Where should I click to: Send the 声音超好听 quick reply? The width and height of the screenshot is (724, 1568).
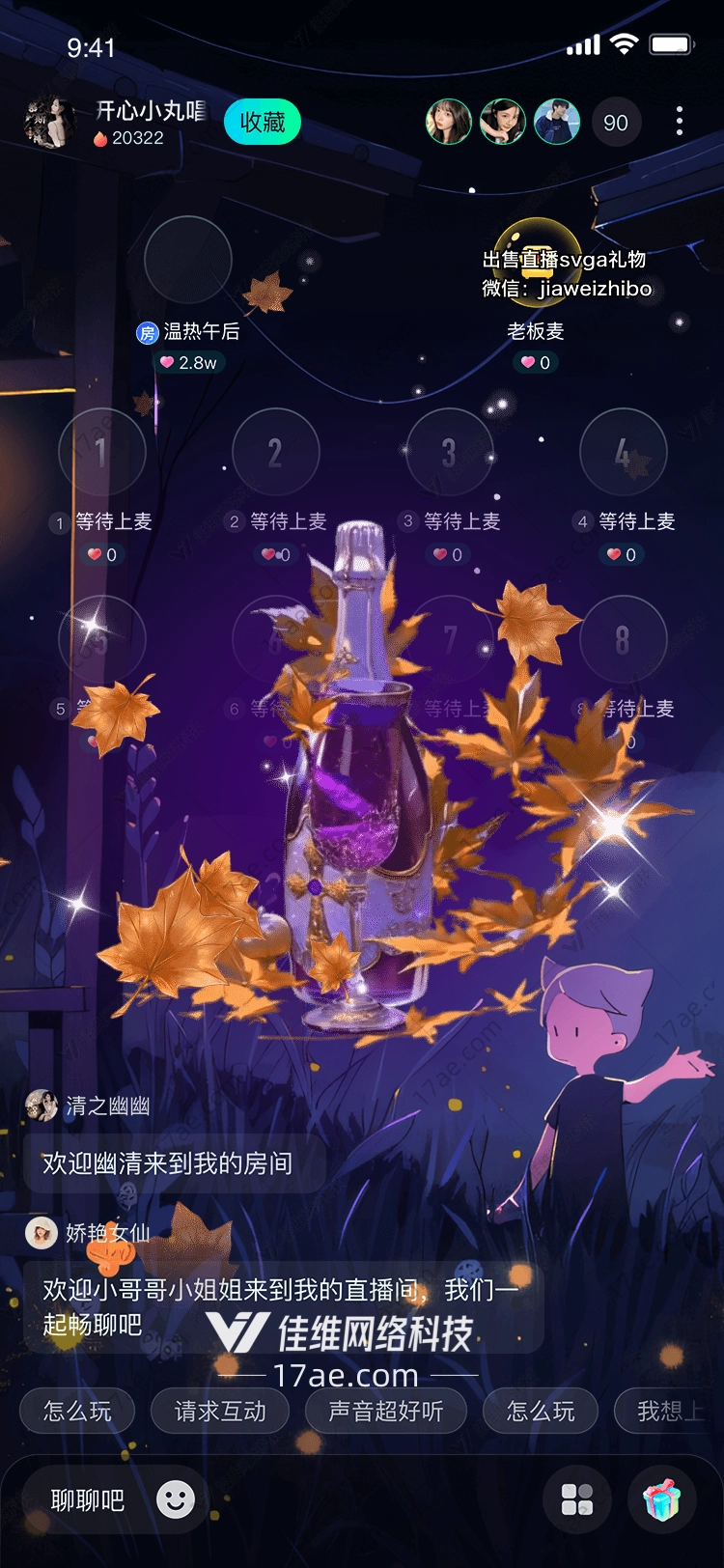point(386,1412)
